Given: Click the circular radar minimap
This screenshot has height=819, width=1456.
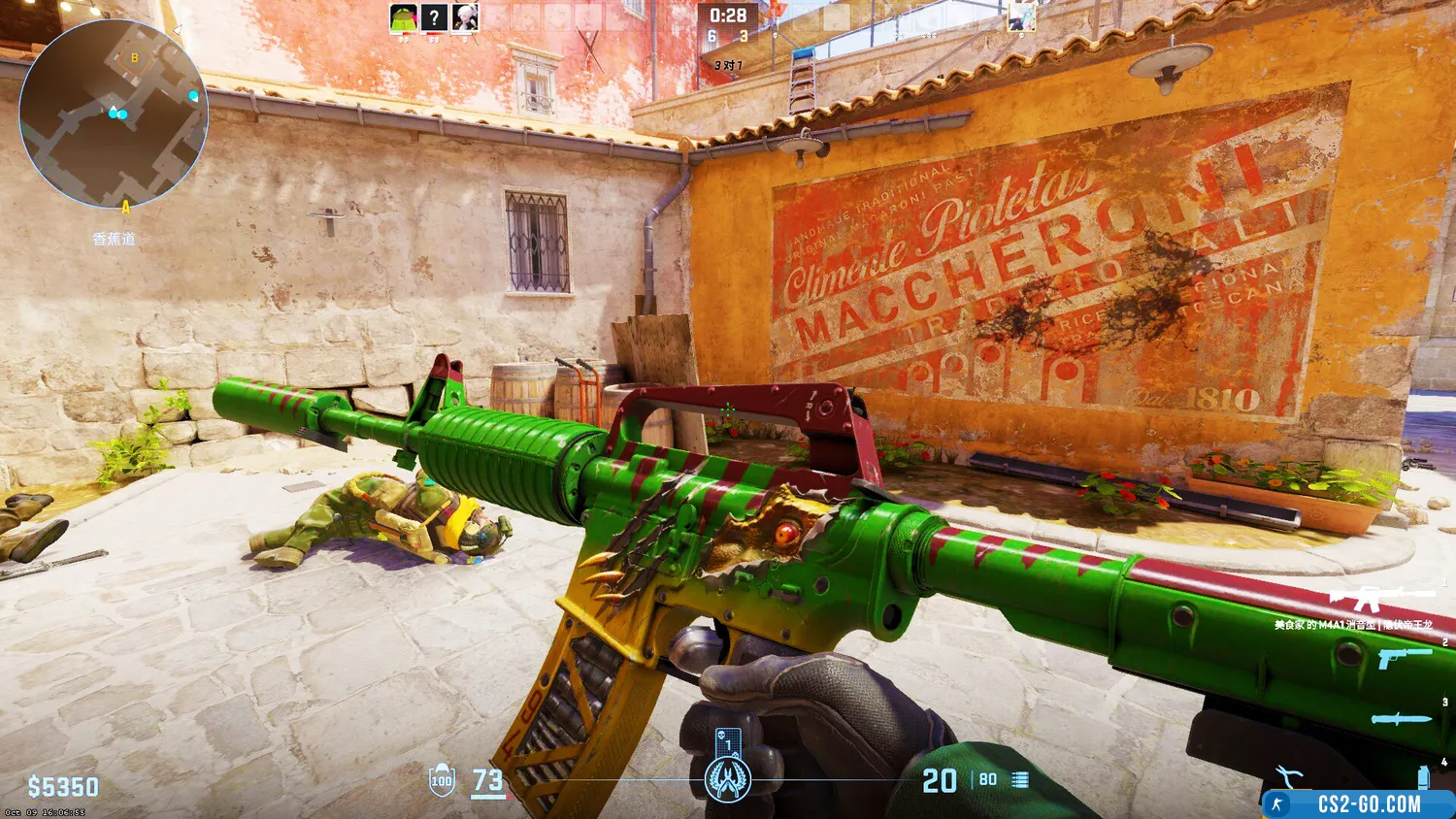Looking at the screenshot, I should pyautogui.click(x=113, y=115).
